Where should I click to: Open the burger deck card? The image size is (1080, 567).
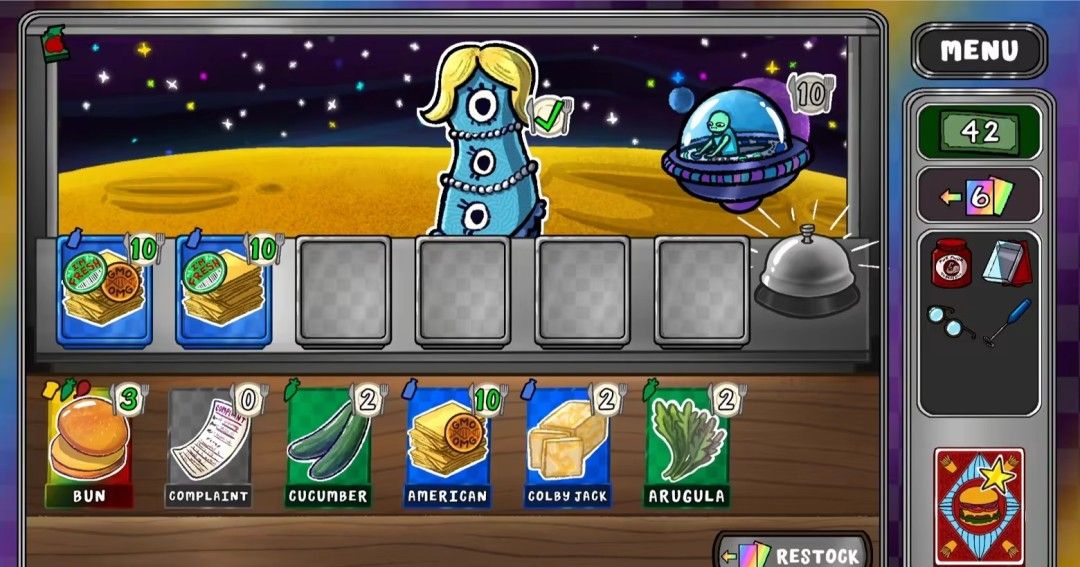[979, 507]
